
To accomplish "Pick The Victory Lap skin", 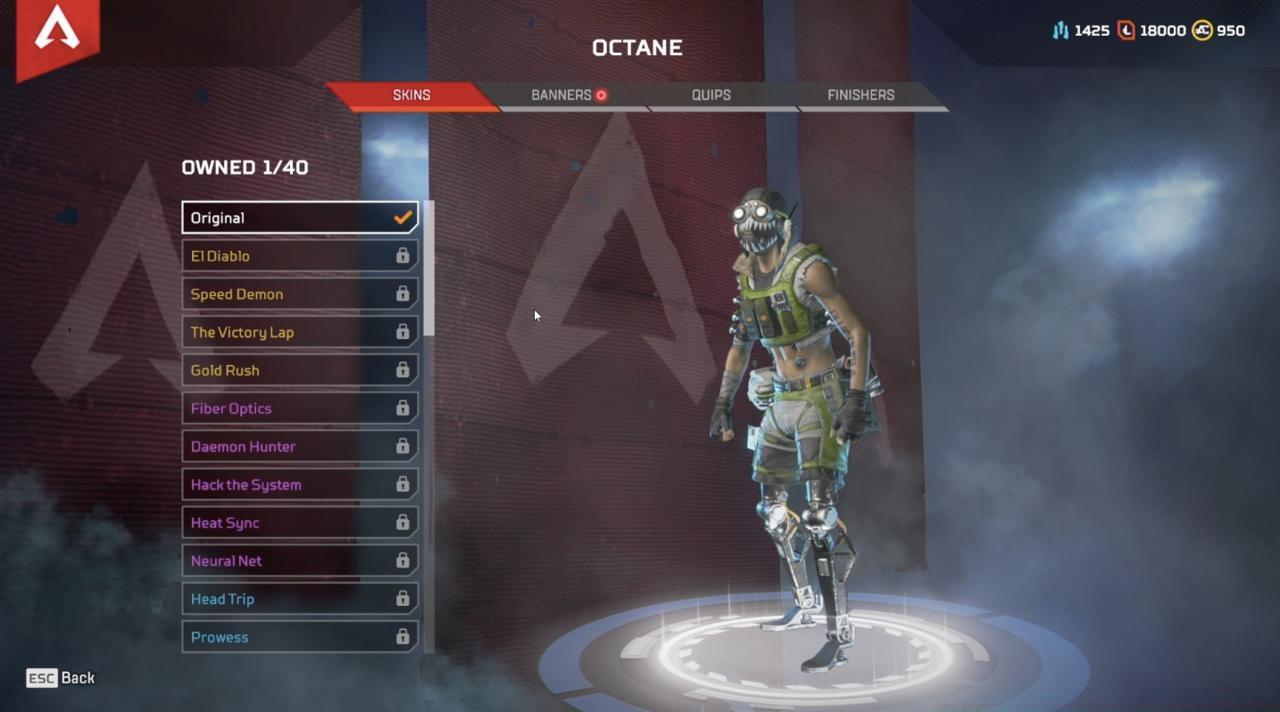I will pyautogui.click(x=299, y=332).
